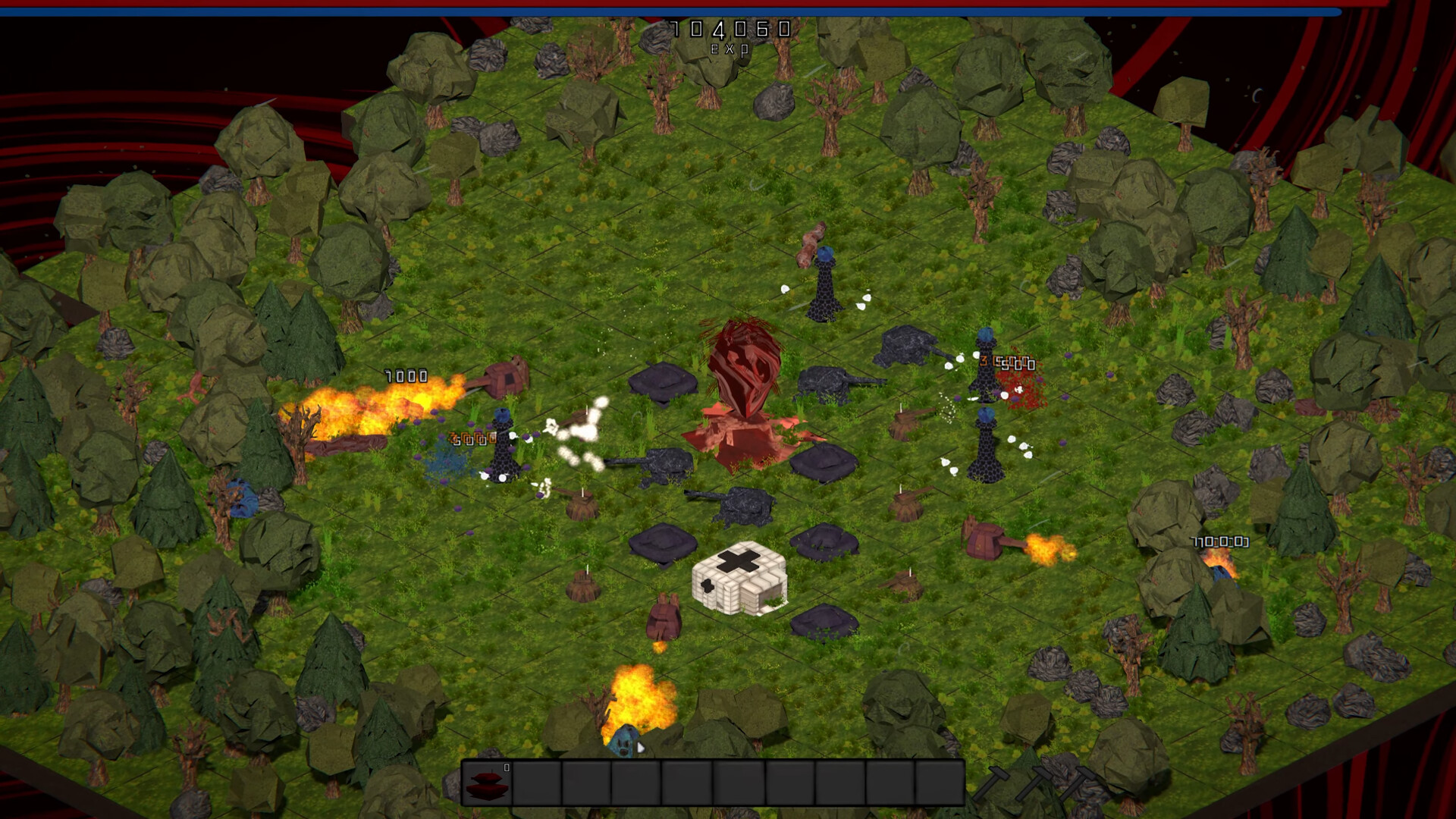
Task: Click the 7000 damage number on the left
Action: [x=404, y=375]
